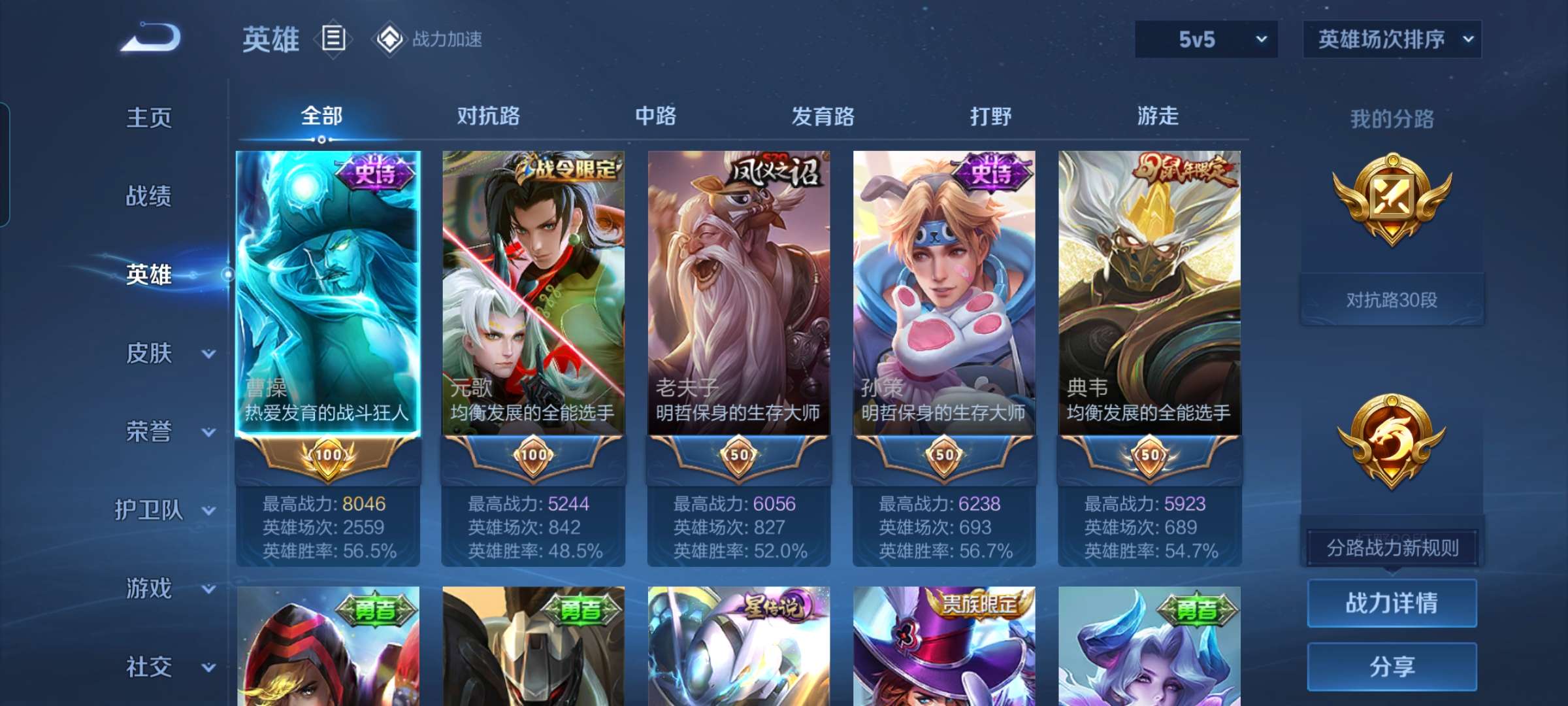Viewport: 1568px width, 706px height.
Task: Switch to the 中路 tab
Action: coord(656,116)
